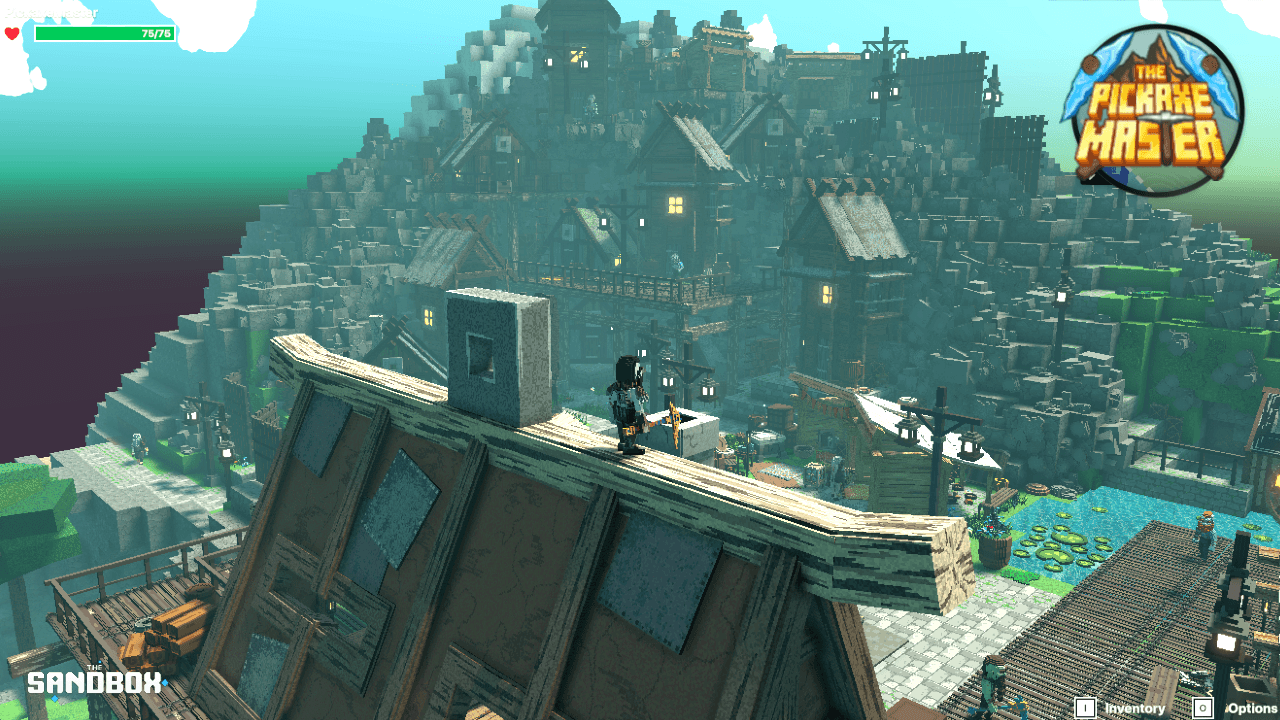Click The Pickaxe Master logo badge
Image resolution: width=1280 pixels, height=720 pixels.
coord(1155,109)
